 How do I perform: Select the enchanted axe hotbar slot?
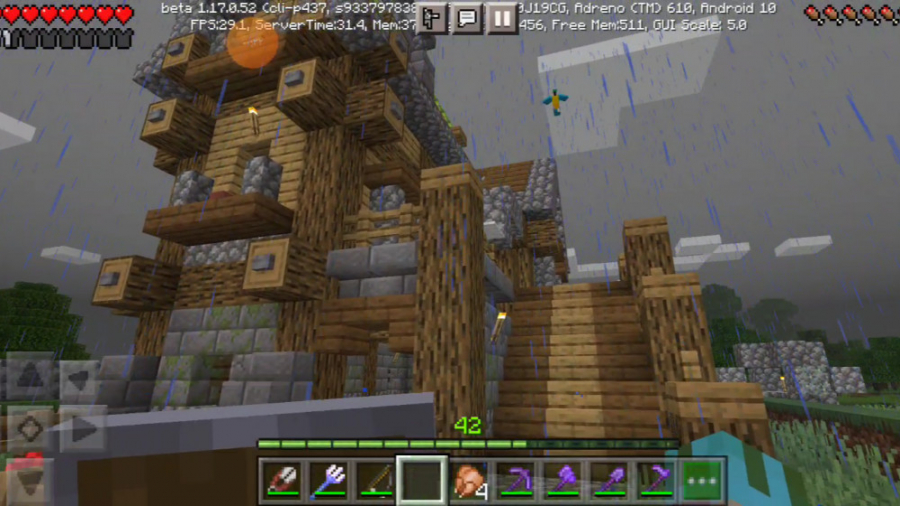point(562,481)
